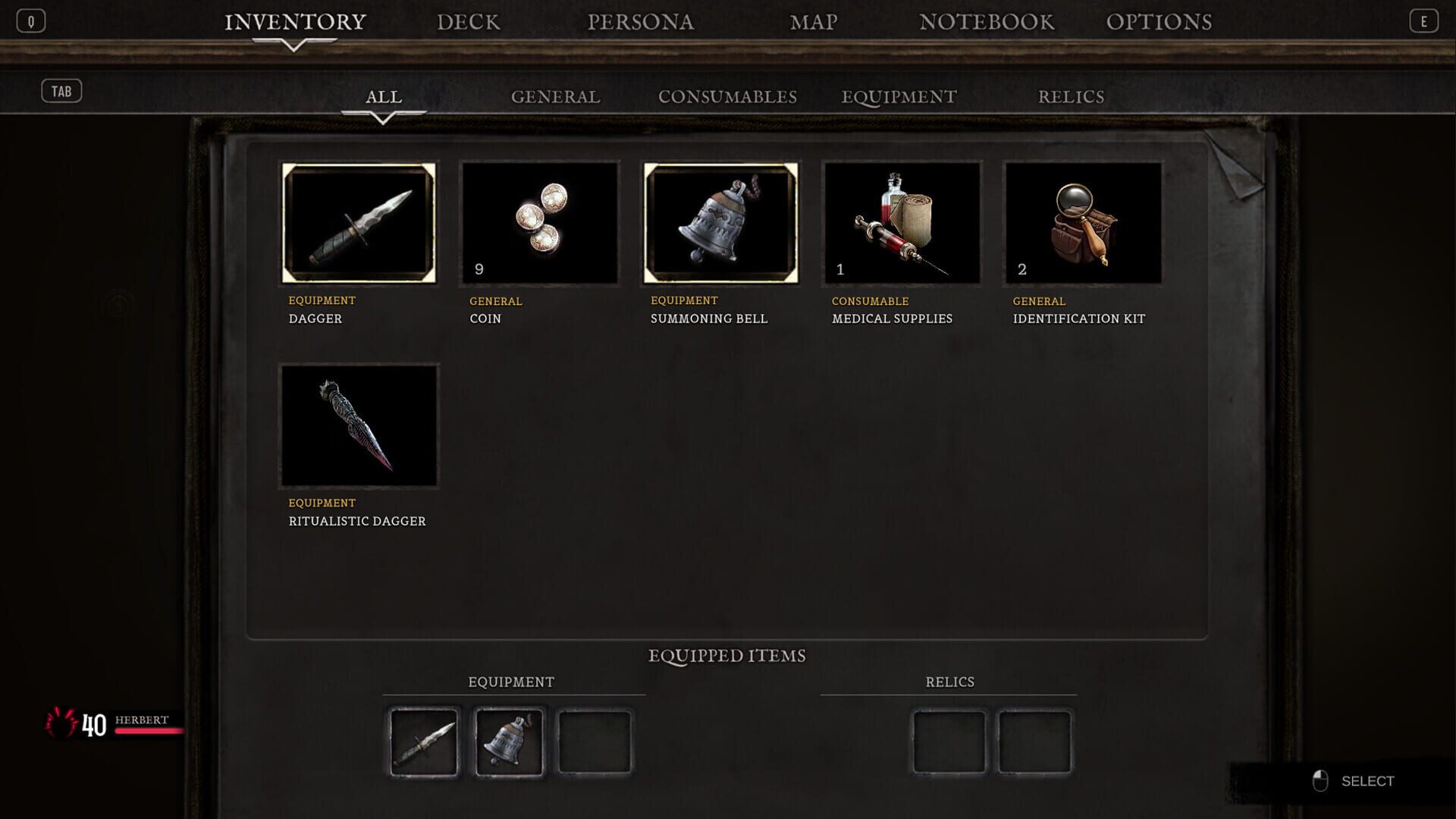
Task: Click the equipped dagger slot icon
Action: click(425, 741)
